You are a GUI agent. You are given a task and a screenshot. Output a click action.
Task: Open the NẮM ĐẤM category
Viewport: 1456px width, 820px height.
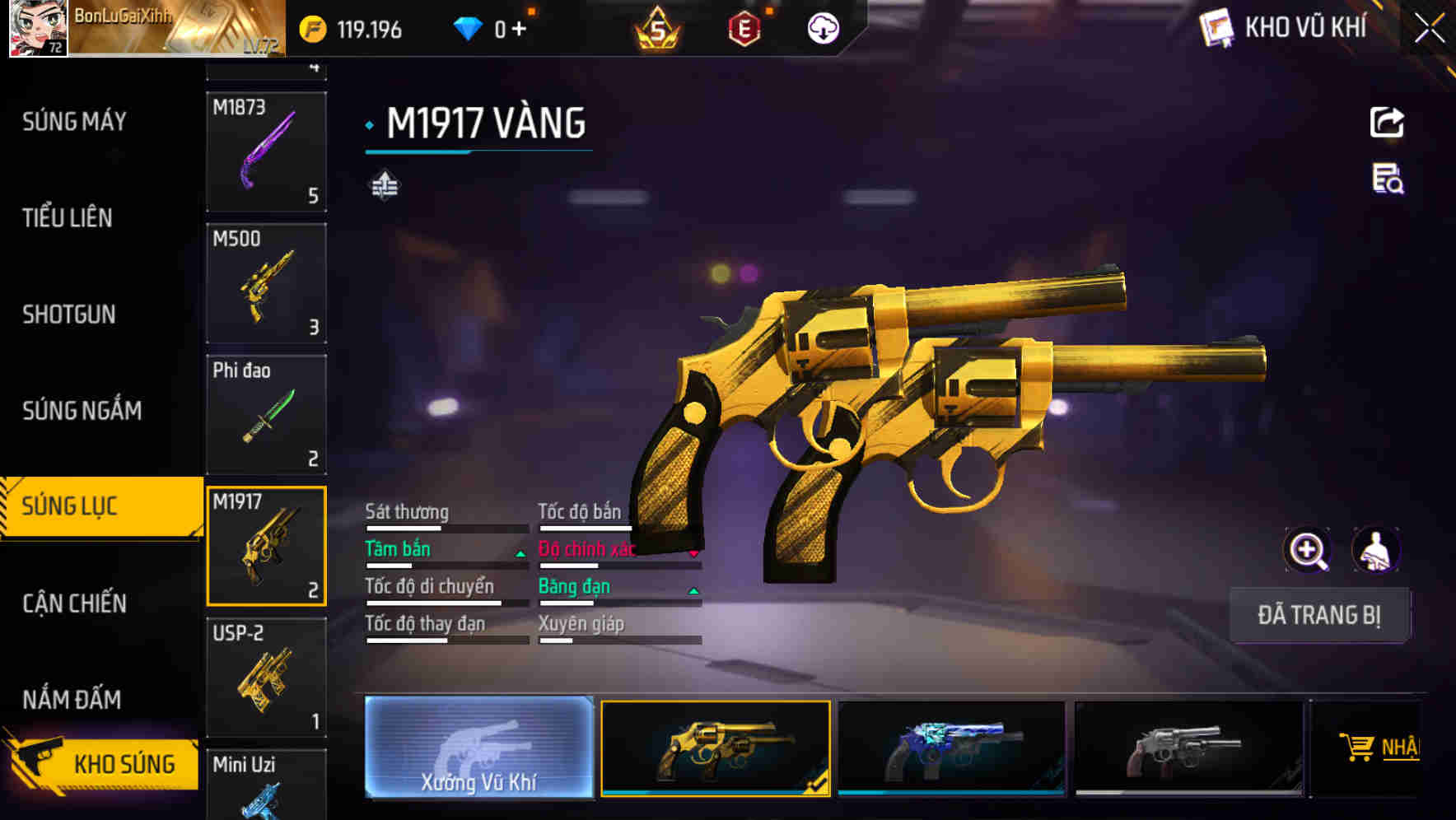coord(72,700)
